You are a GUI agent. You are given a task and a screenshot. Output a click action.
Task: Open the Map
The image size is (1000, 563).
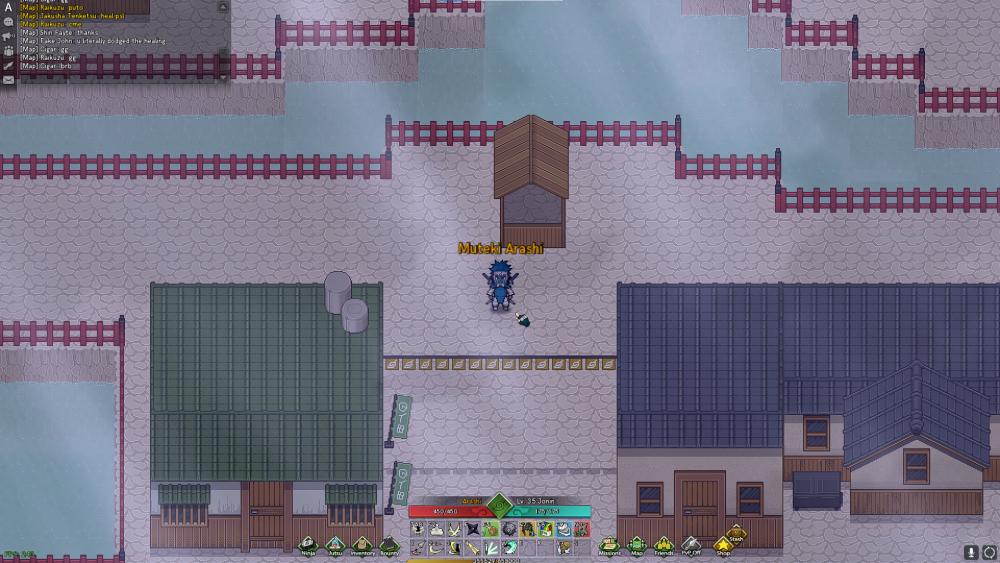pos(637,544)
